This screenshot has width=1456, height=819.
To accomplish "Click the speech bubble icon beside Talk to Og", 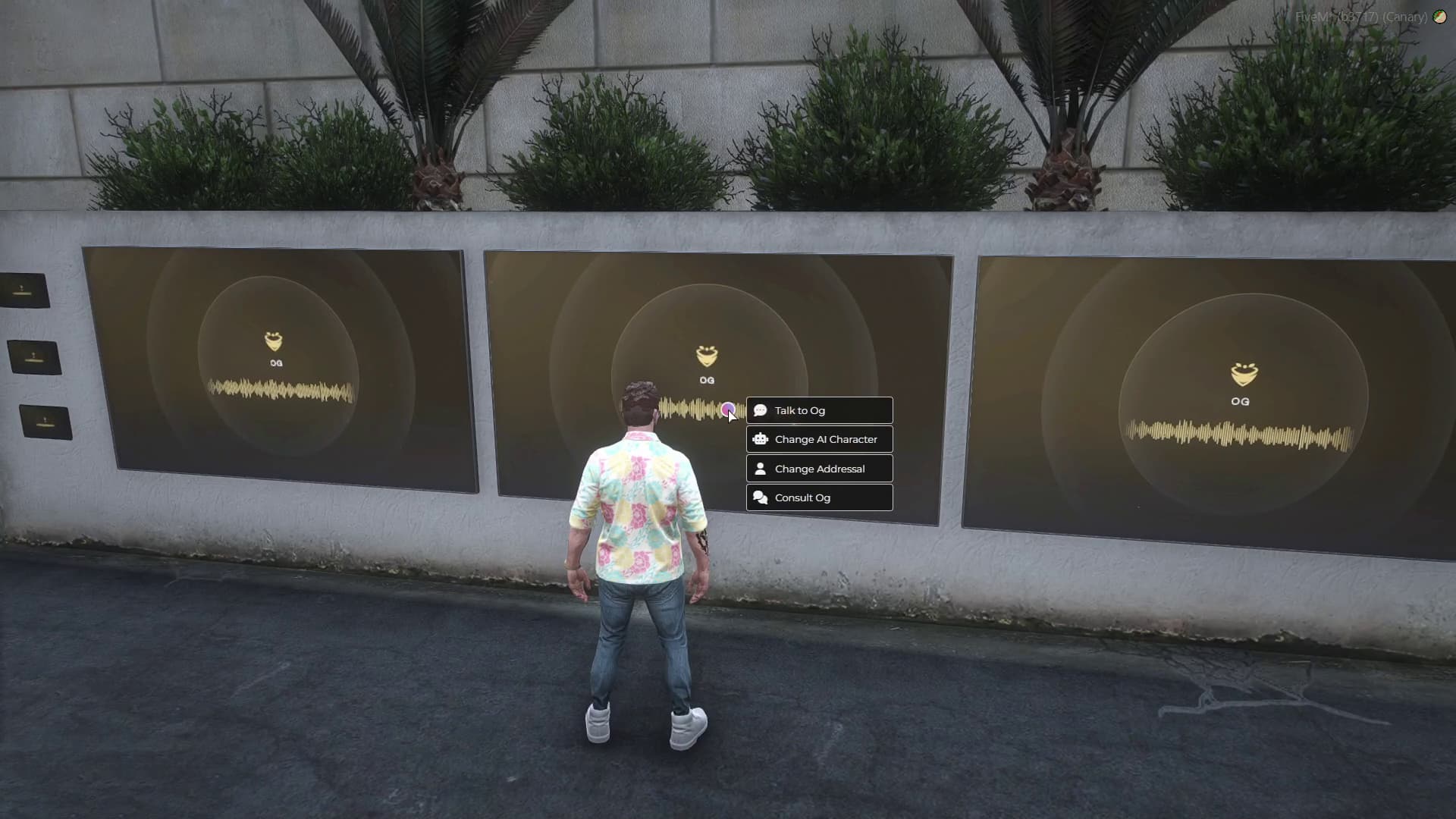I will point(762,410).
